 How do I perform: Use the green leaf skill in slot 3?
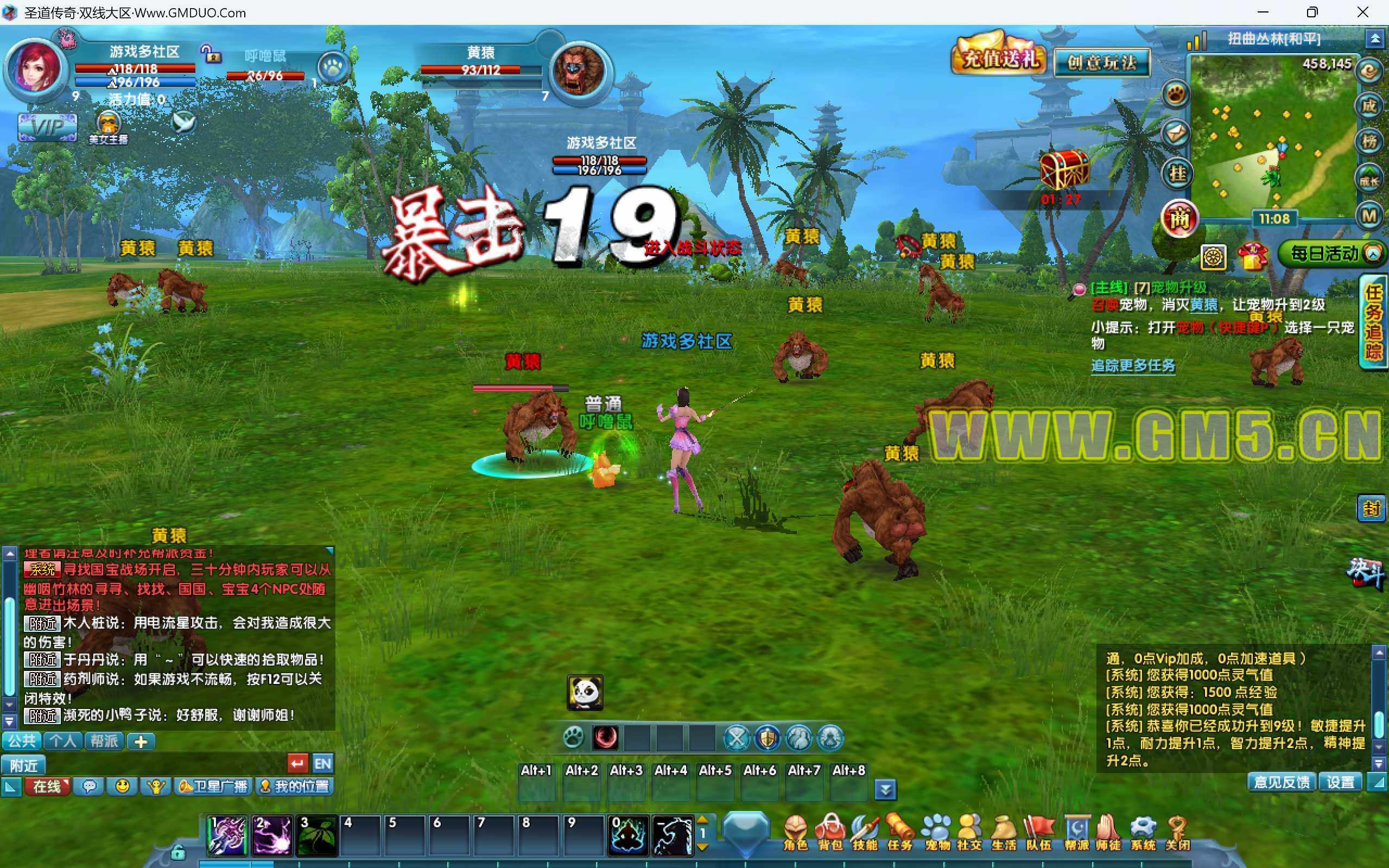pos(316,835)
